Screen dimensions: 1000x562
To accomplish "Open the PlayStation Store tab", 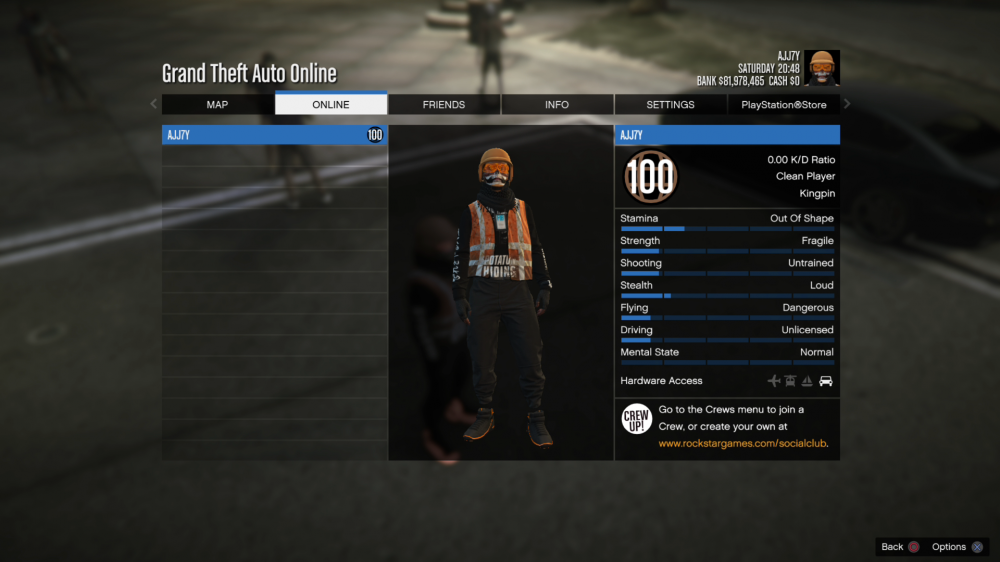I will (784, 105).
